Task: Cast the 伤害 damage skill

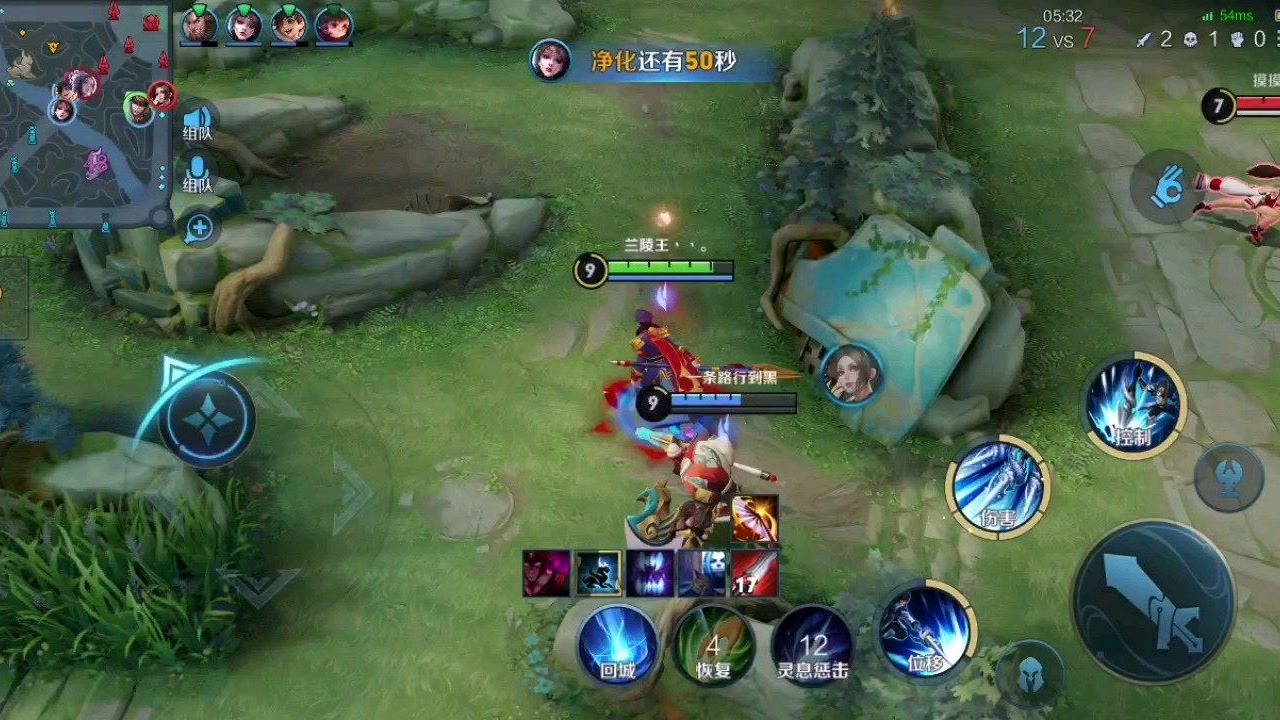Action: pos(997,487)
